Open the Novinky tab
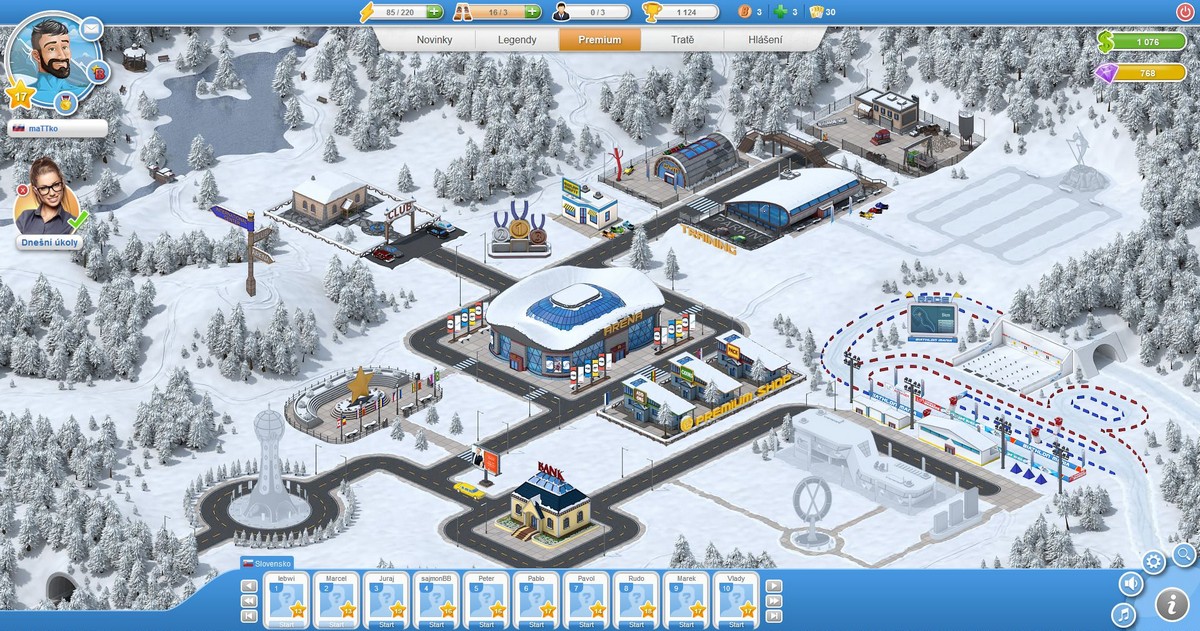Screen dimensions: 1200x631 click(x=420, y=40)
